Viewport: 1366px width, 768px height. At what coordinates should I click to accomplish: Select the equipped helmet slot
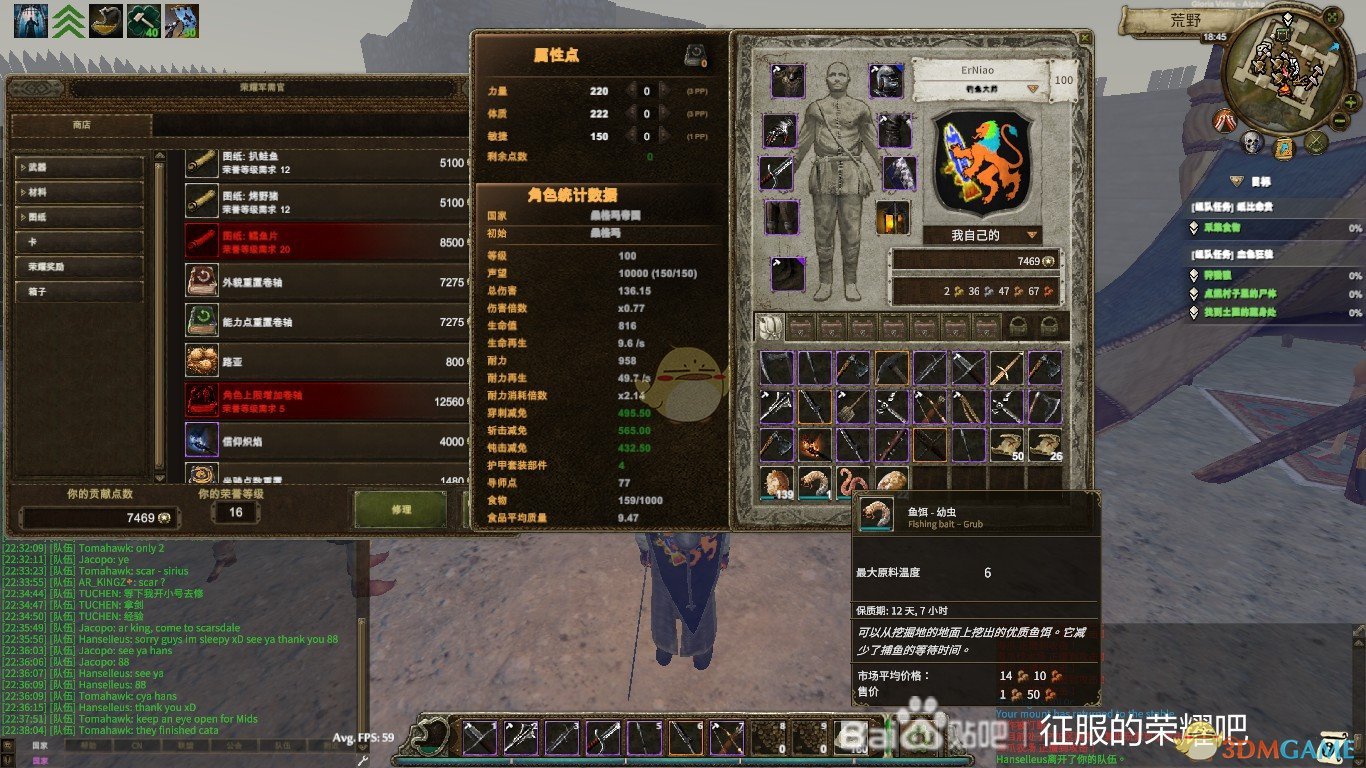[x=885, y=80]
